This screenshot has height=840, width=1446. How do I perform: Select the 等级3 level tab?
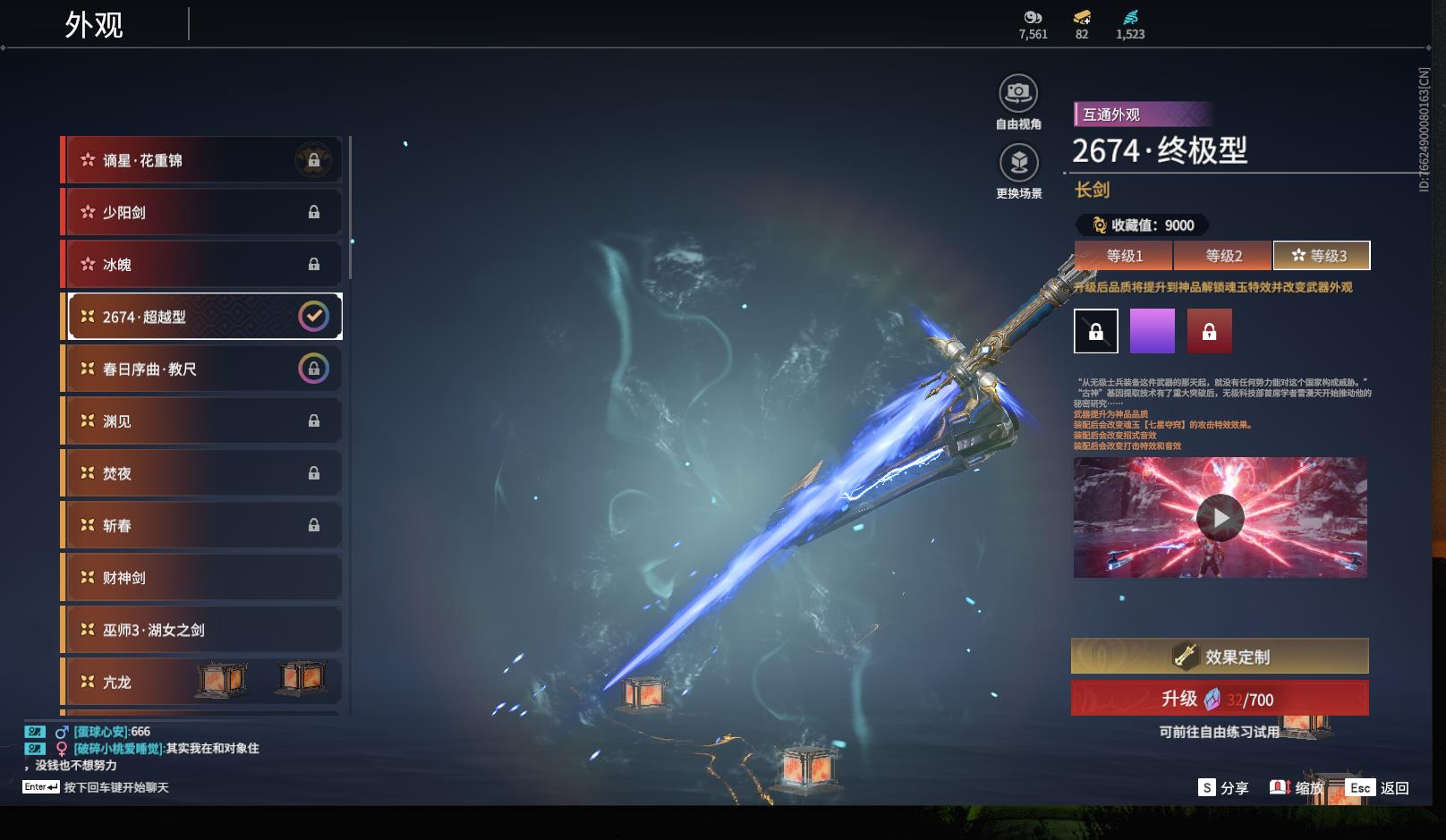1321,256
